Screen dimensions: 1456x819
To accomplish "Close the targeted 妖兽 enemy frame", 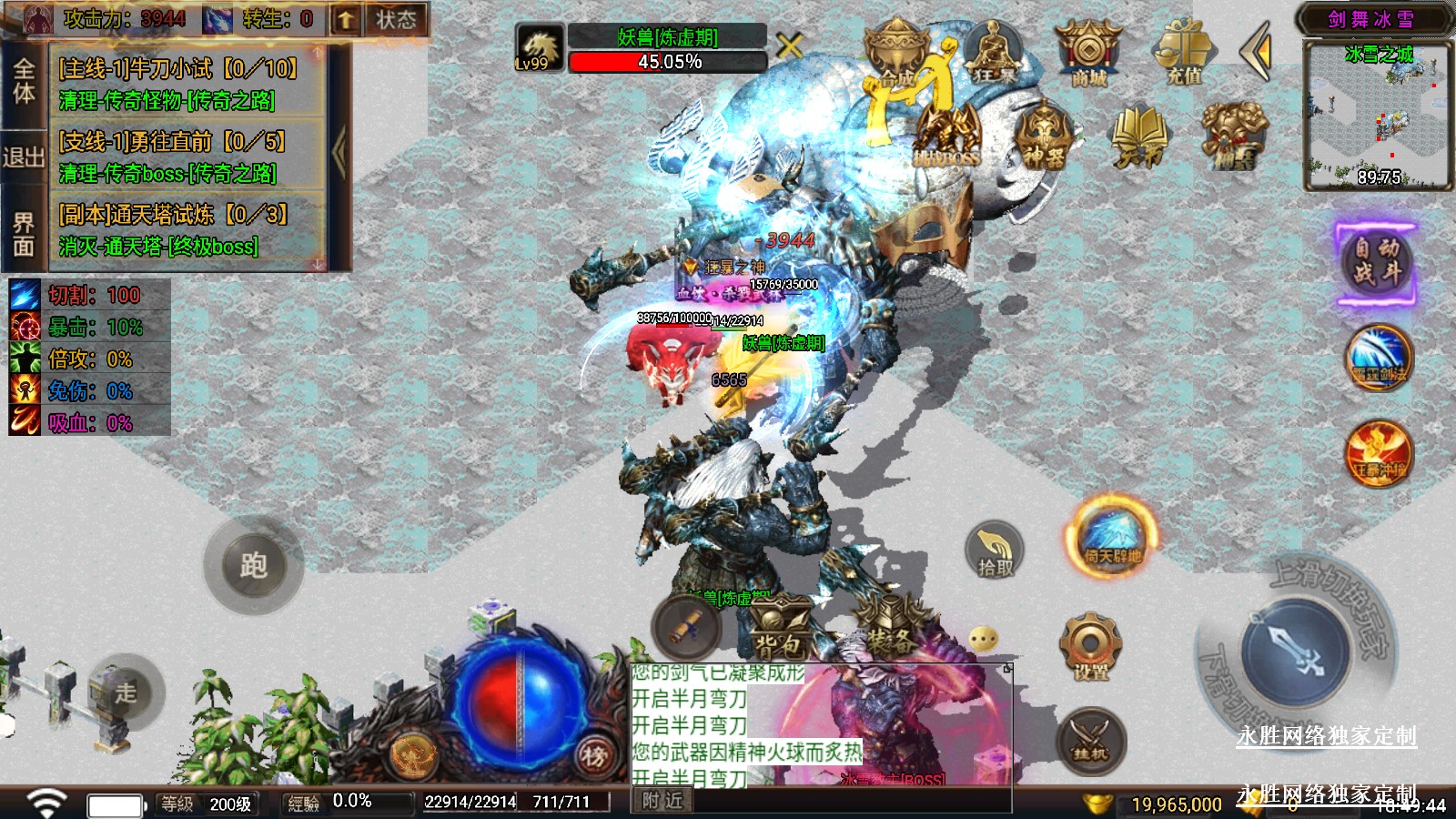I will [789, 45].
